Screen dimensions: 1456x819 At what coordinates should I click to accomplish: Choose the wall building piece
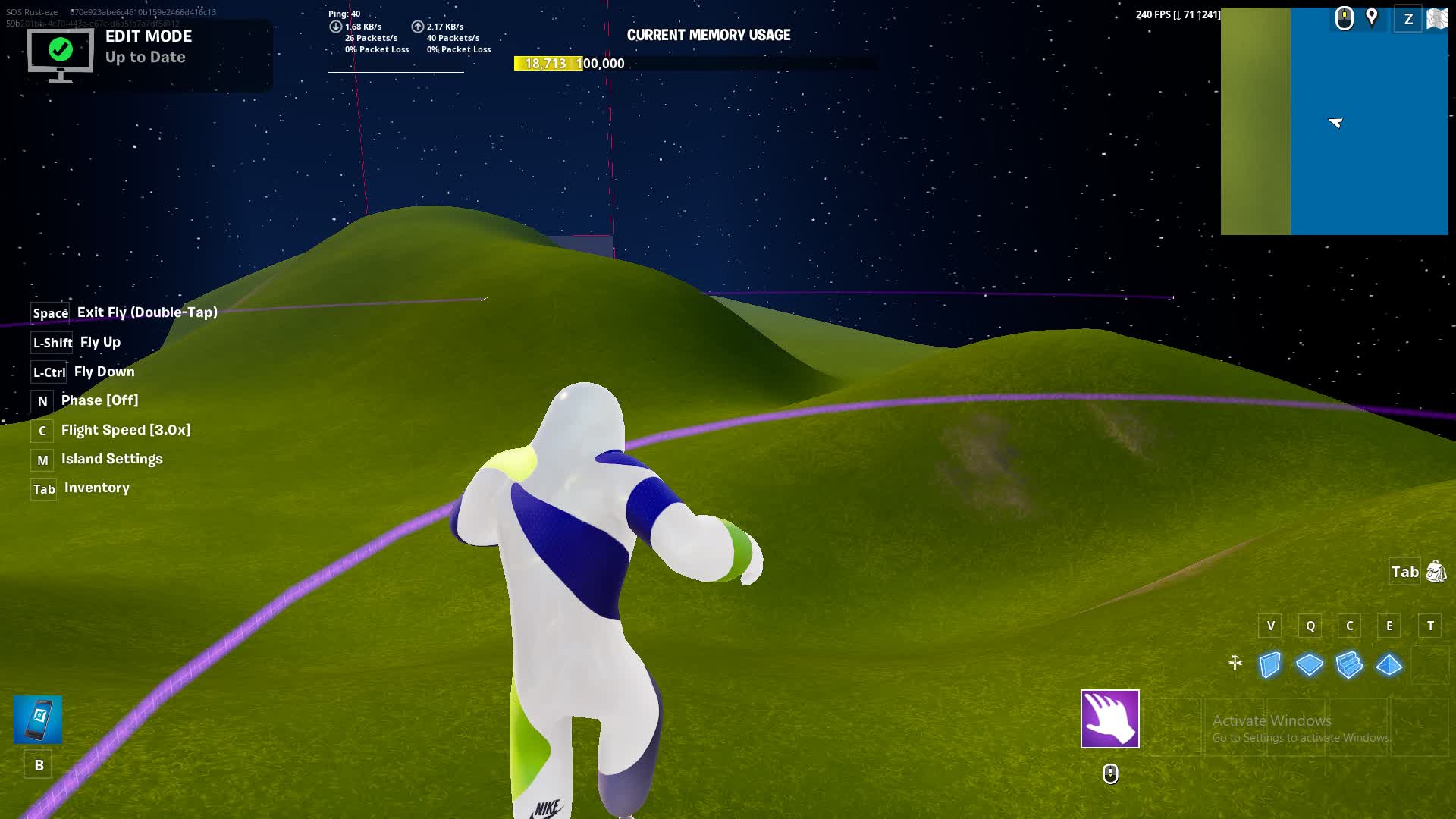pyautogui.click(x=1270, y=665)
